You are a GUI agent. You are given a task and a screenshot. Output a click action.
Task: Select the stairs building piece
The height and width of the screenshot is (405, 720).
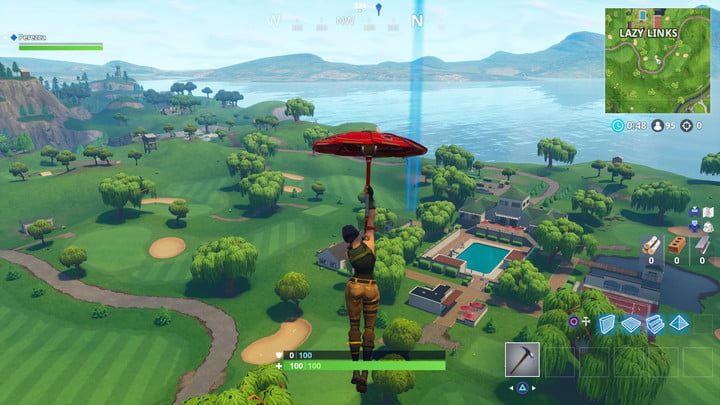tap(655, 323)
